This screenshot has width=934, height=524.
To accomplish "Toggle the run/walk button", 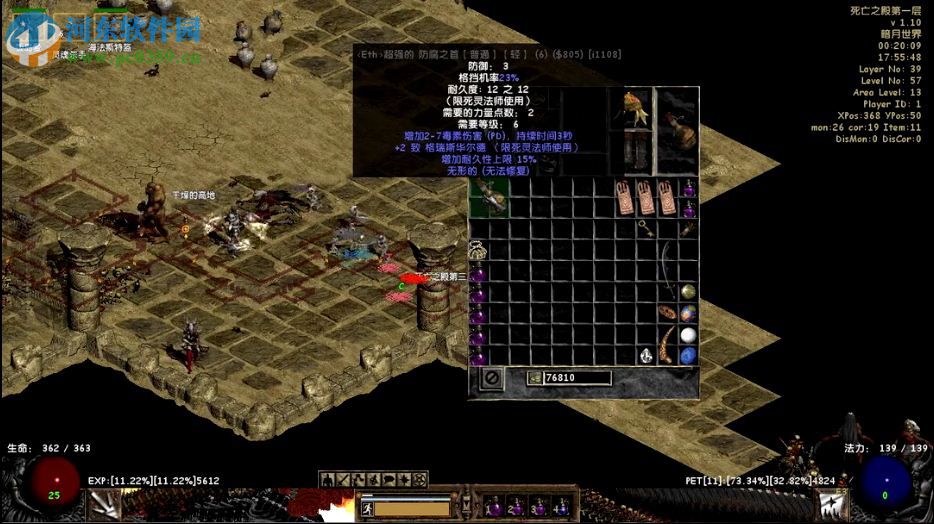I will (x=367, y=508).
